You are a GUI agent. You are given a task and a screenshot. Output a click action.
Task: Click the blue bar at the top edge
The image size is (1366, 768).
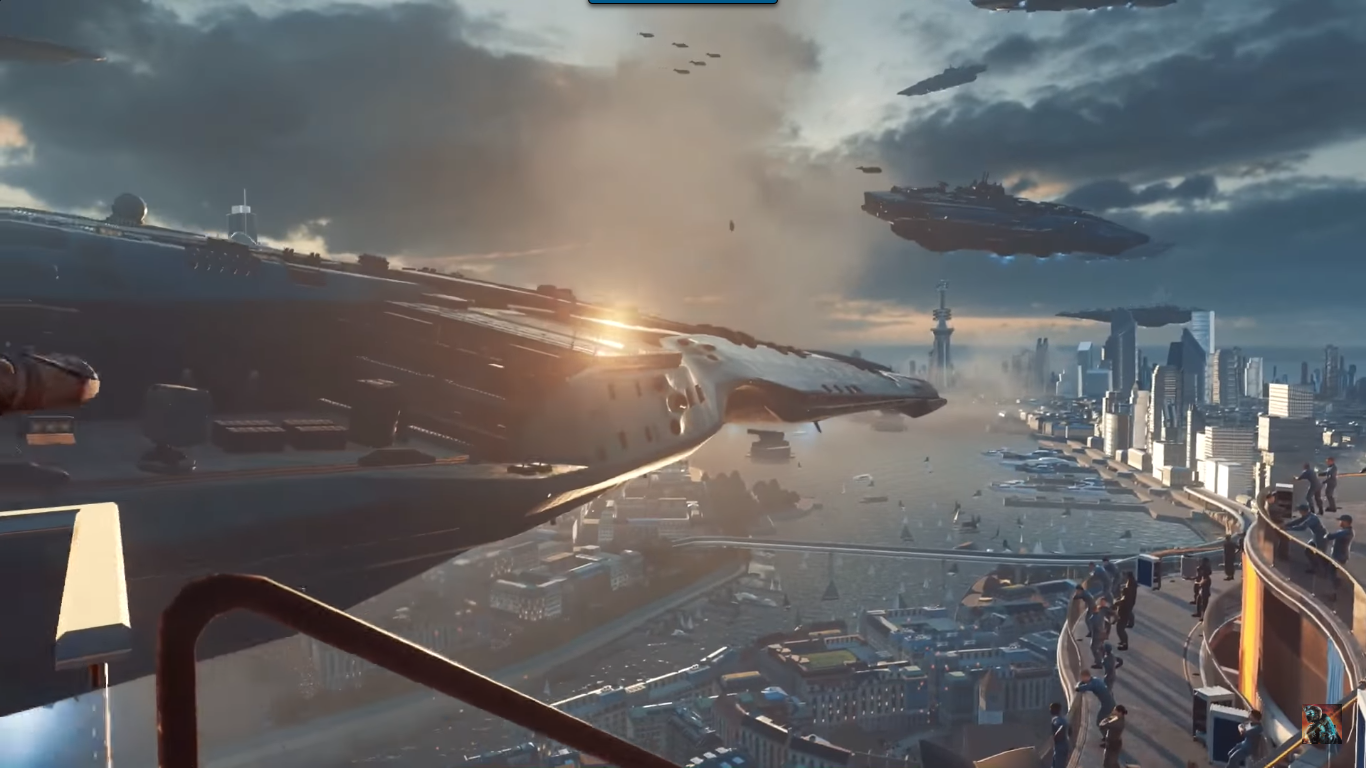(683, 2)
